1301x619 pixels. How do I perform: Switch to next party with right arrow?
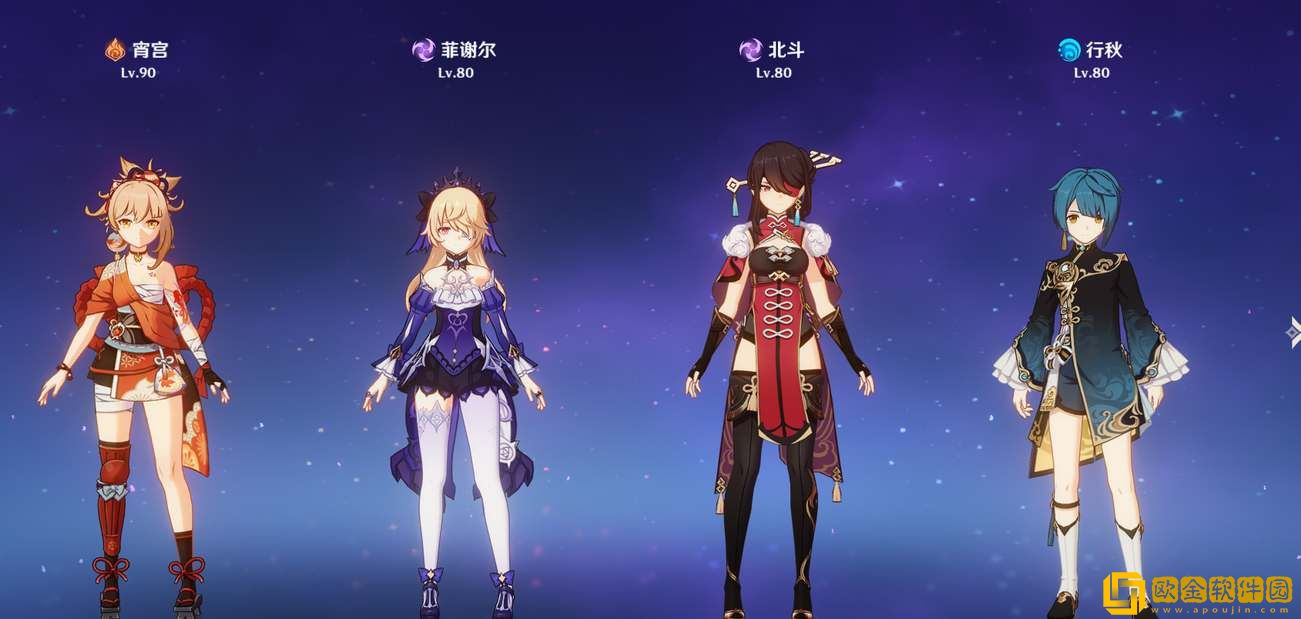(x=1293, y=330)
